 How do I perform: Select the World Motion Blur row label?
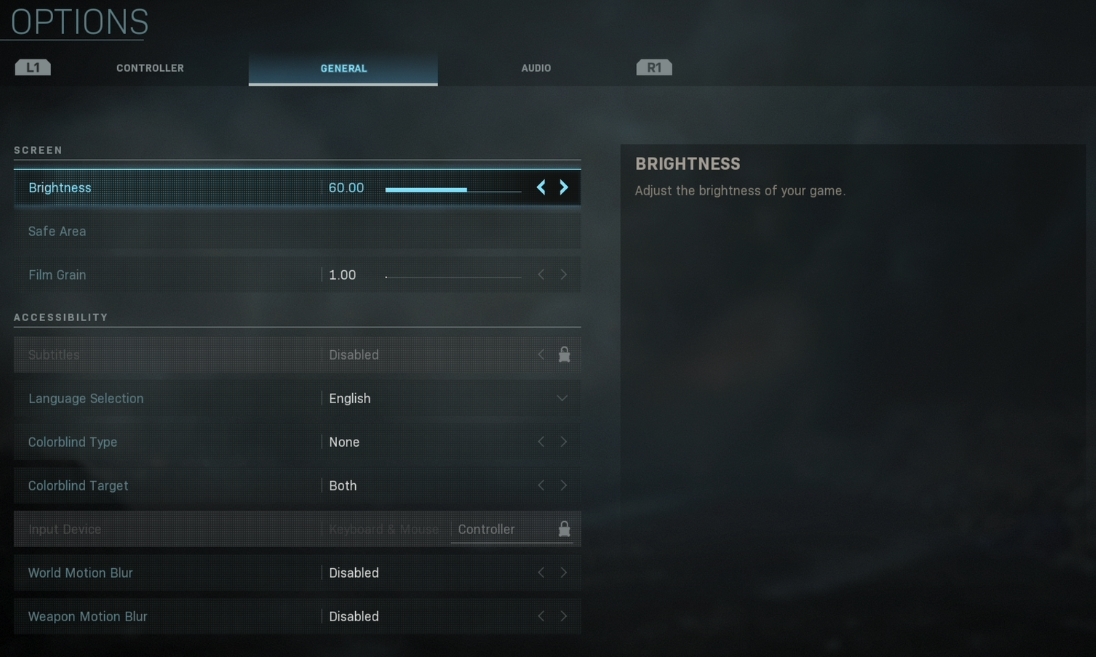pos(80,573)
